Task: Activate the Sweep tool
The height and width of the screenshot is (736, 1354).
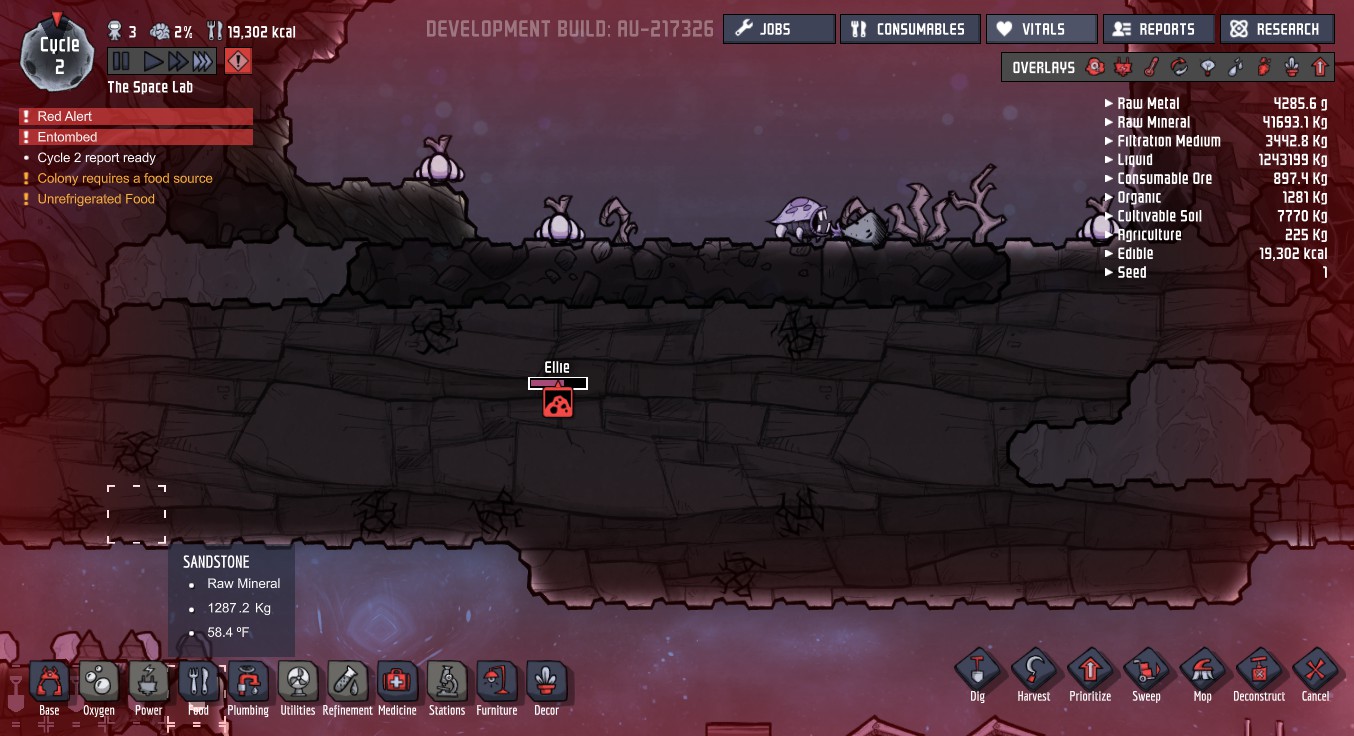Action: 1146,672
